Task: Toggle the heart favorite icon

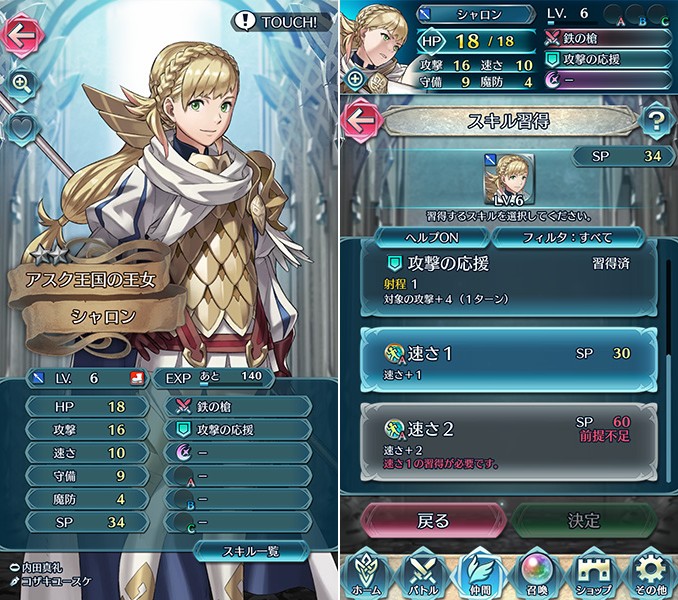Action: click(22, 127)
